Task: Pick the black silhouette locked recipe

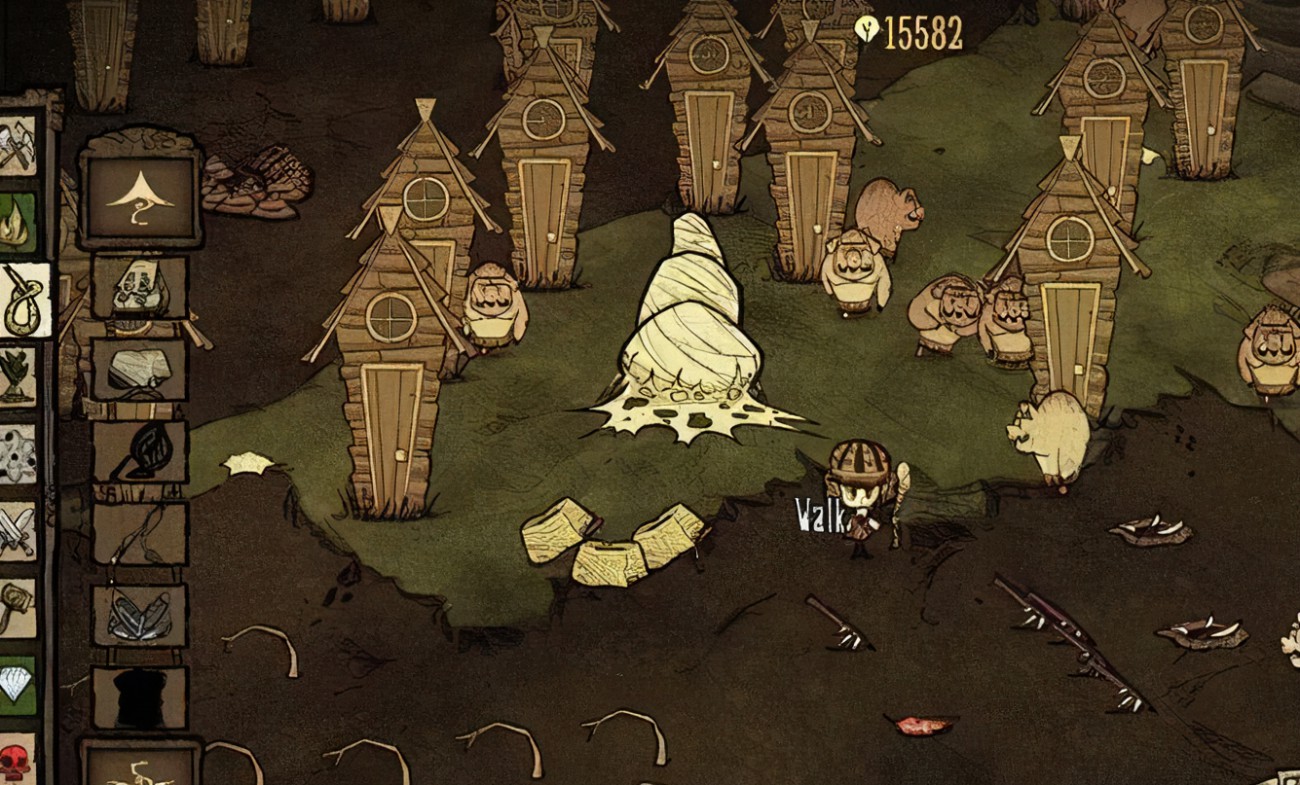Action: click(140, 697)
